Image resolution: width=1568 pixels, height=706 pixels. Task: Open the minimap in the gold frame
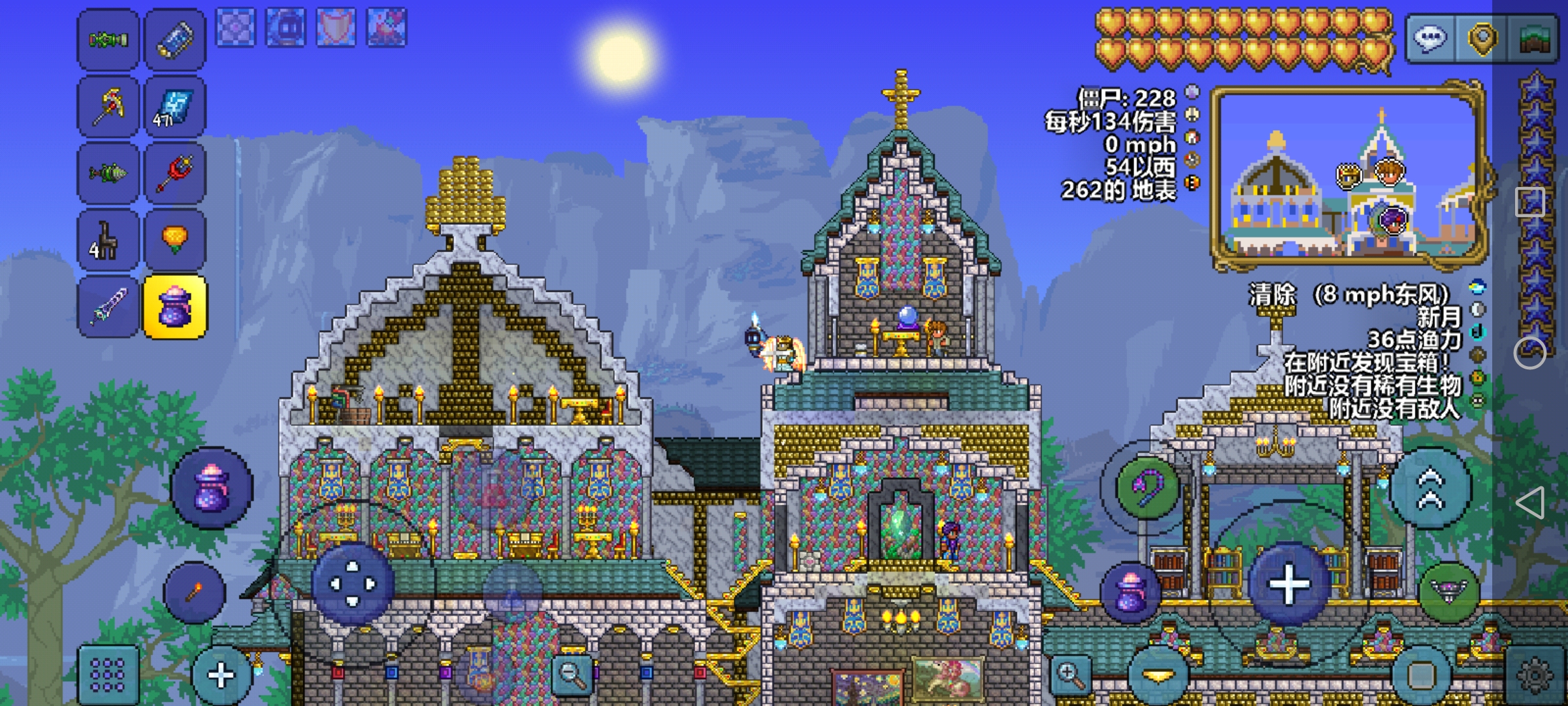coord(1348,175)
